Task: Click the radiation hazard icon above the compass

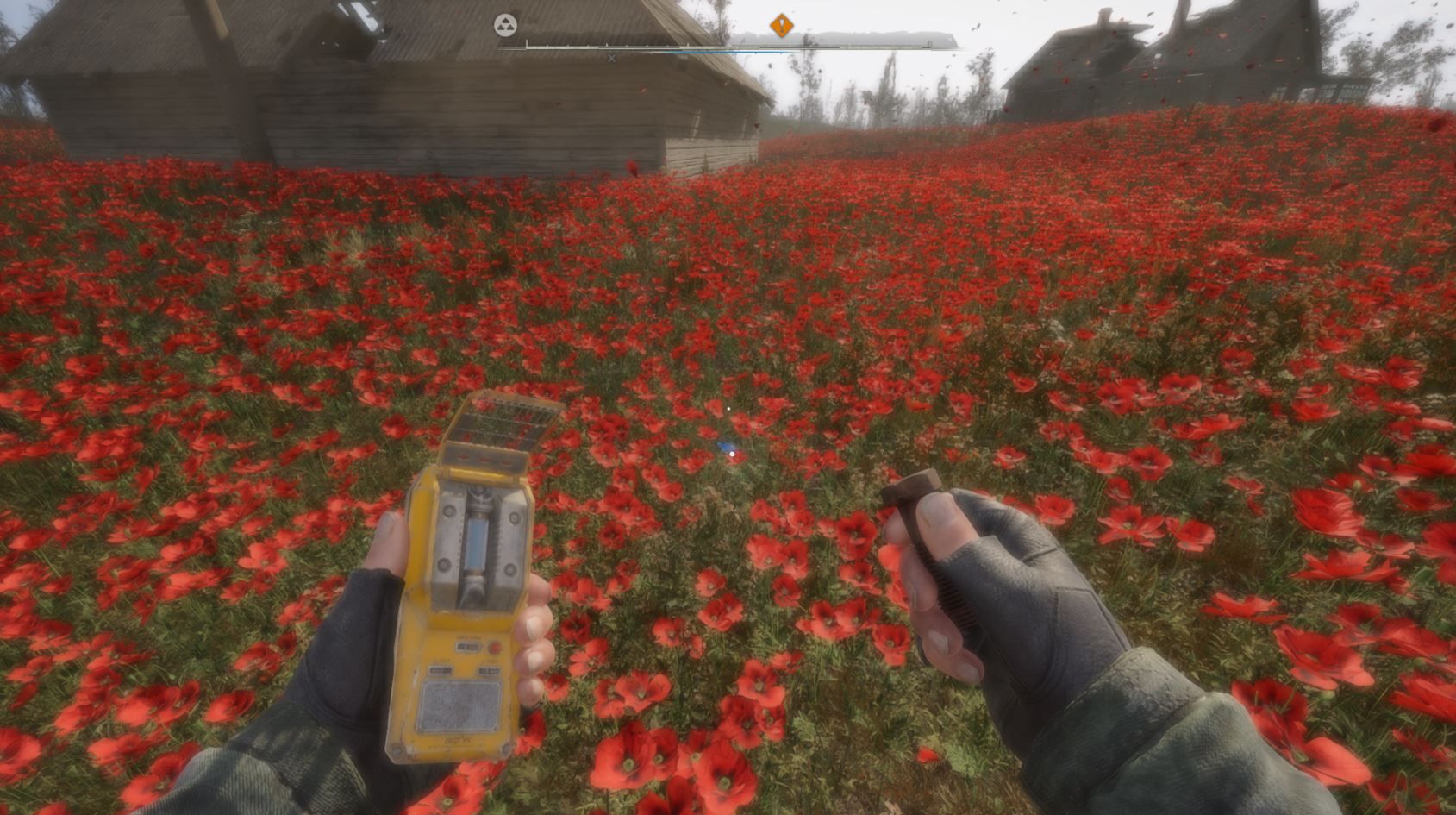Action: click(505, 26)
